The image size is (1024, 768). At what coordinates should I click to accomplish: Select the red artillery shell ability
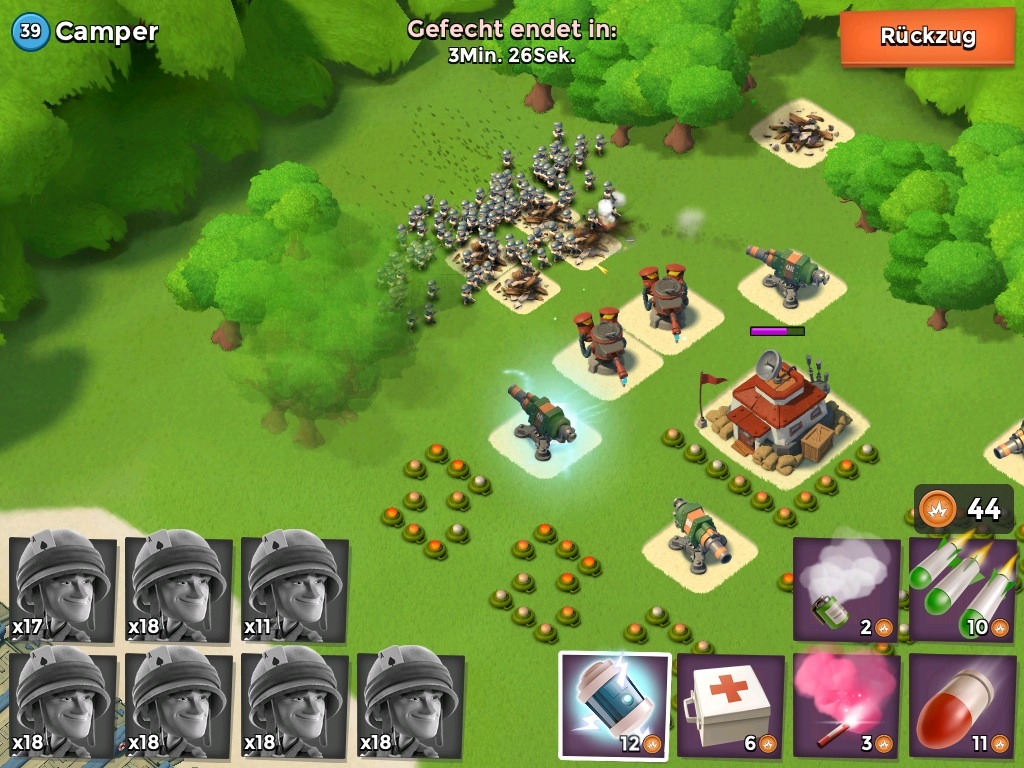(961, 705)
